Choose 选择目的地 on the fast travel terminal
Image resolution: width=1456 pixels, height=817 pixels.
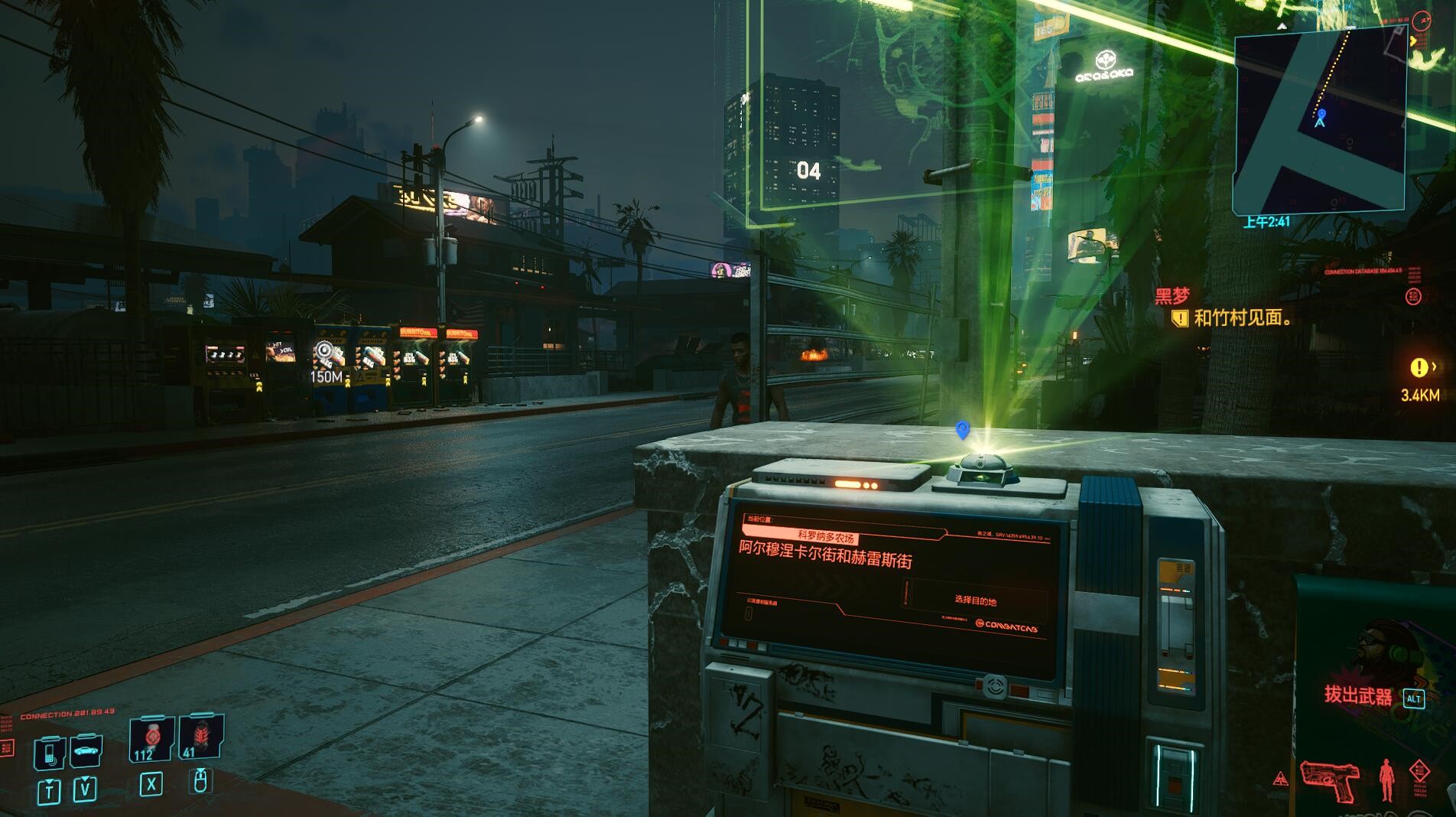coord(975,601)
